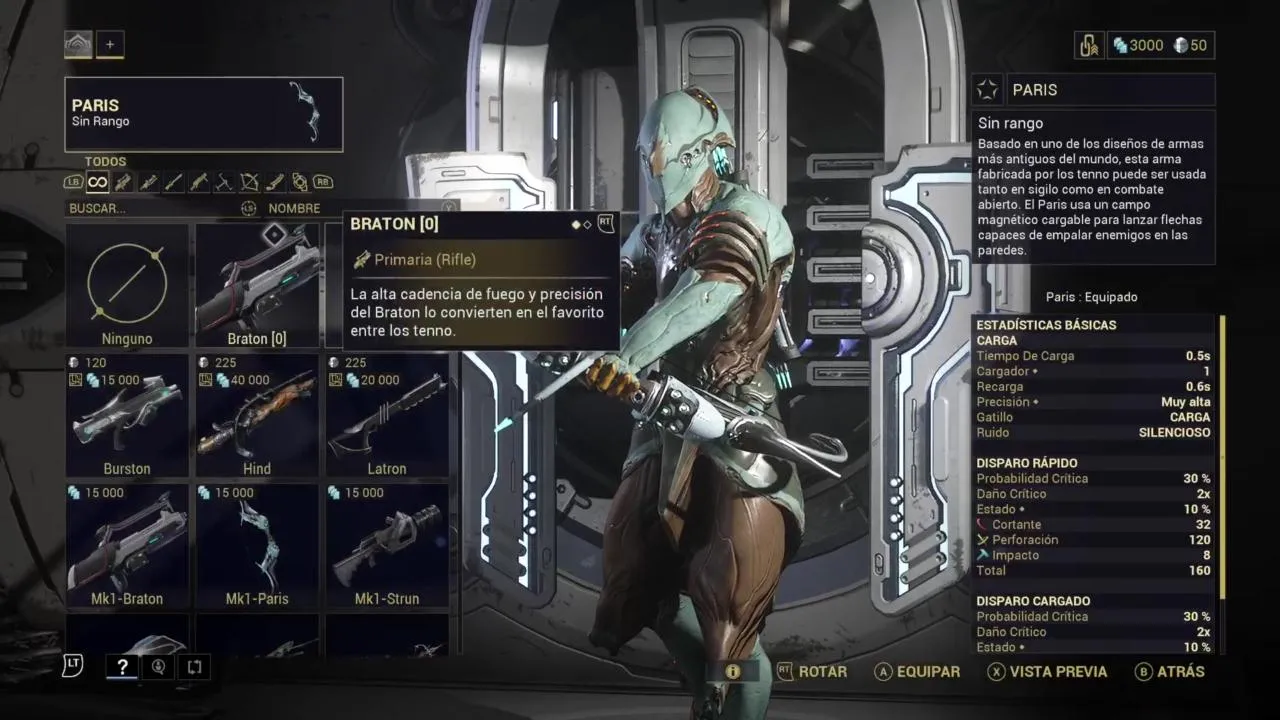Select the Braton [0] rifle tile
The height and width of the screenshot is (720, 1280).
[x=257, y=285]
